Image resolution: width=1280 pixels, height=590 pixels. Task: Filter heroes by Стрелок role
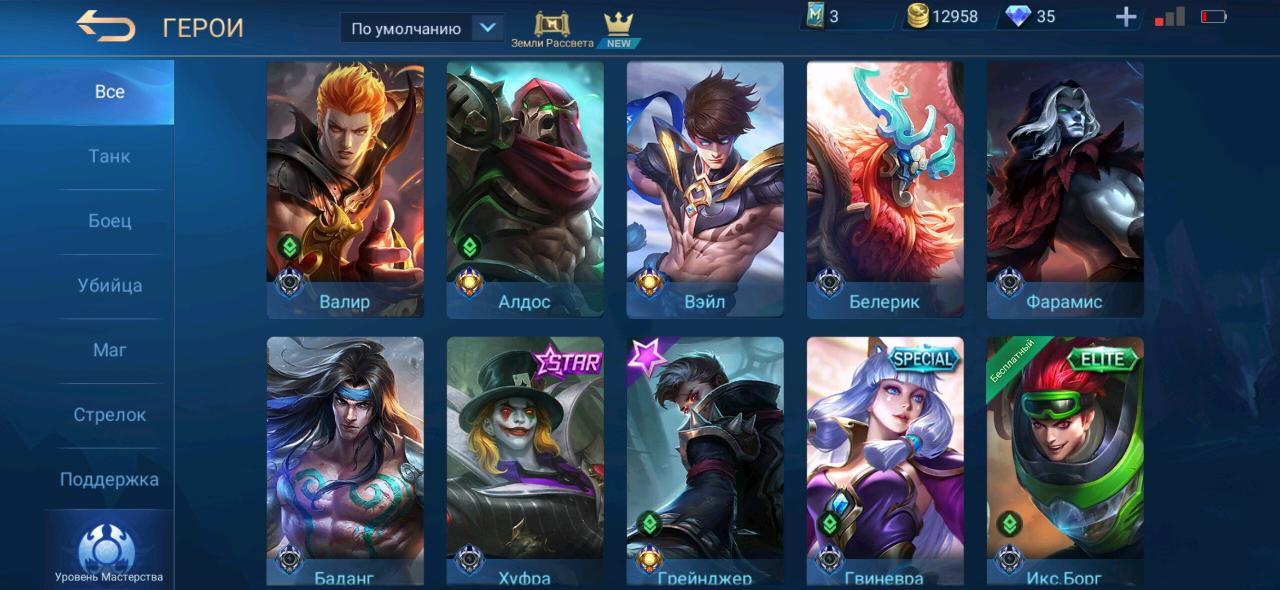[x=109, y=415]
